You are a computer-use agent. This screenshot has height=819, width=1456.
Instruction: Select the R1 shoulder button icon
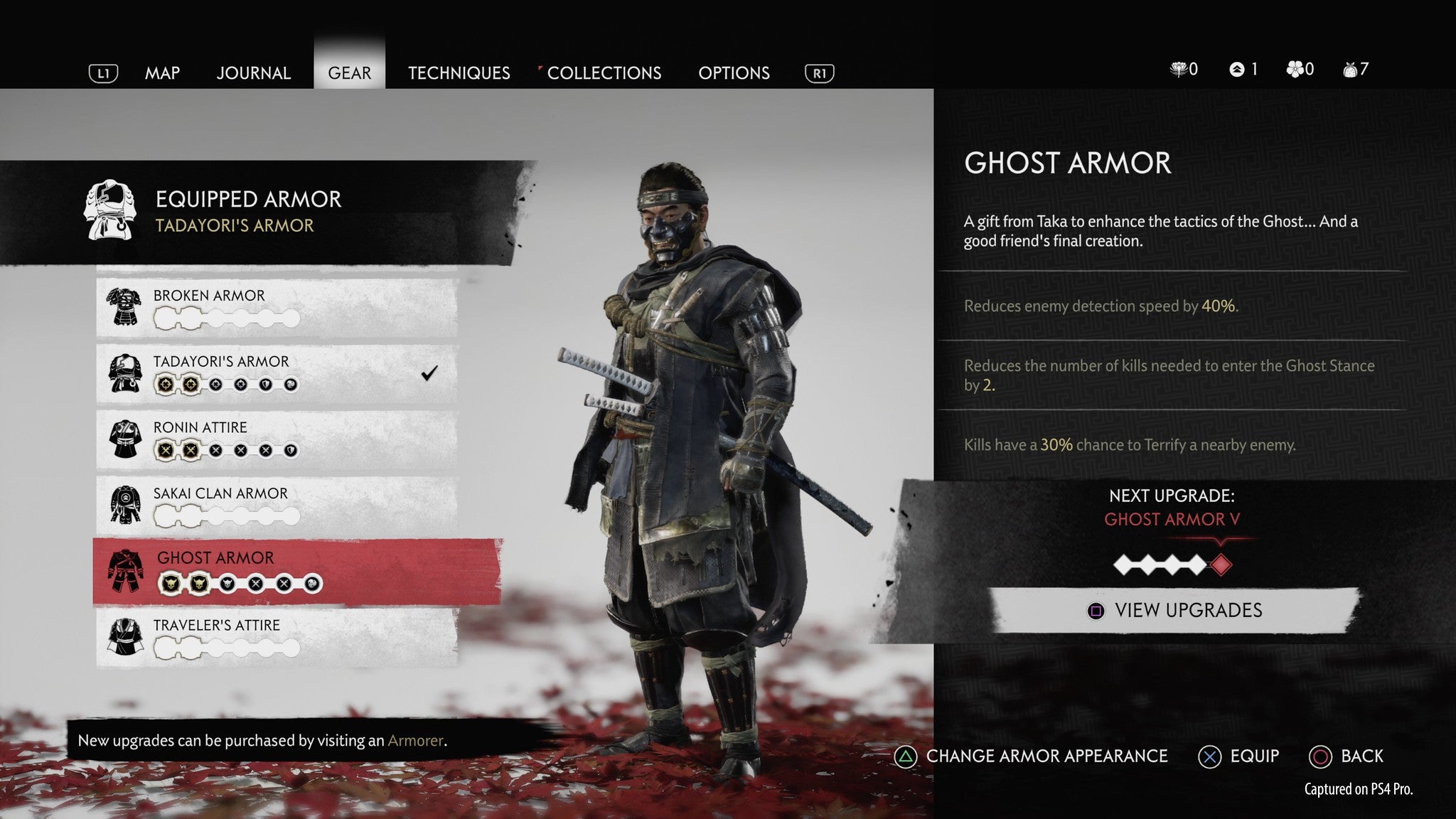pos(820,73)
